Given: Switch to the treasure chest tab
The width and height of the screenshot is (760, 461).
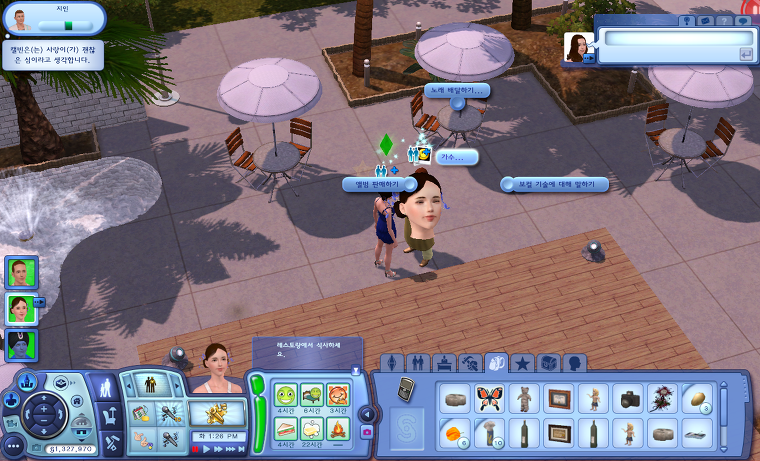Looking at the screenshot, I should coord(549,362).
